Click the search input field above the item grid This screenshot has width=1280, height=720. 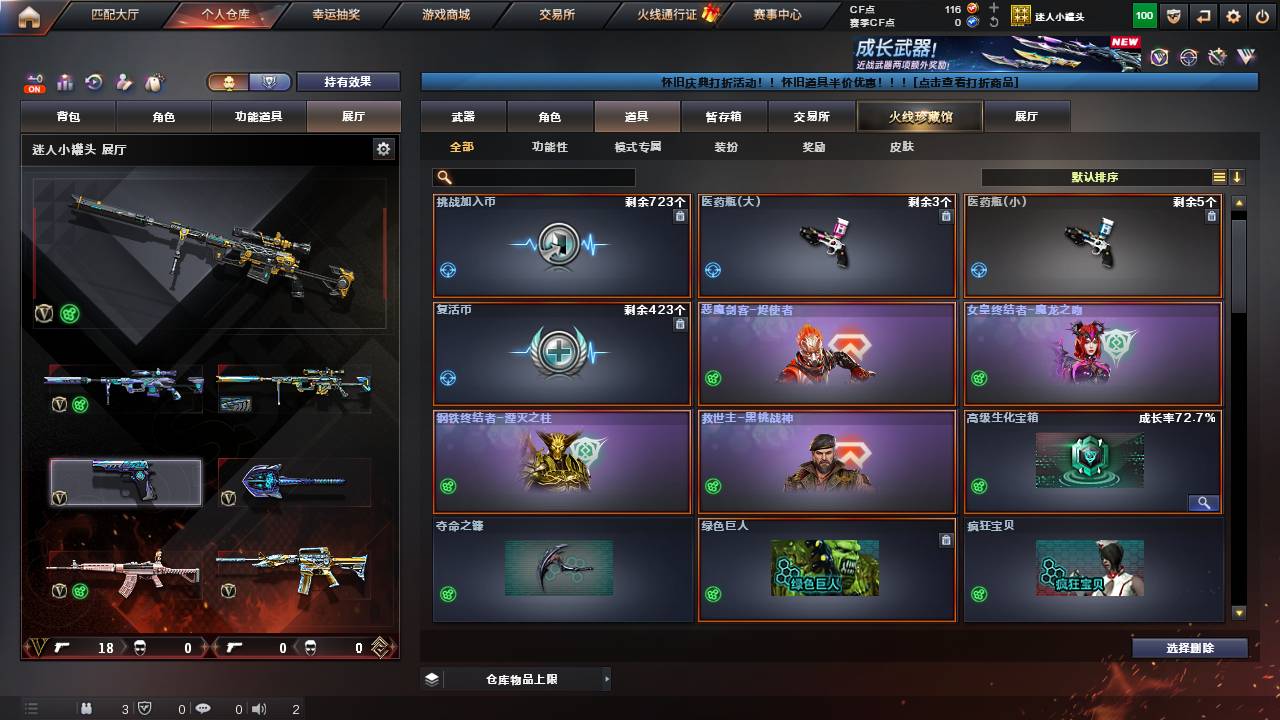535,176
